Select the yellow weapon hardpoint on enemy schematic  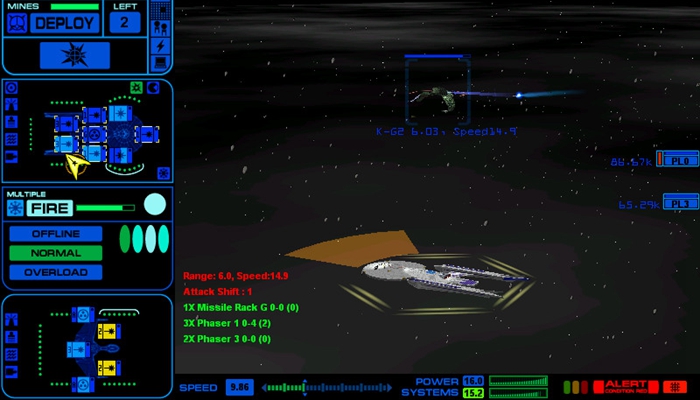pyautogui.click(x=107, y=331)
